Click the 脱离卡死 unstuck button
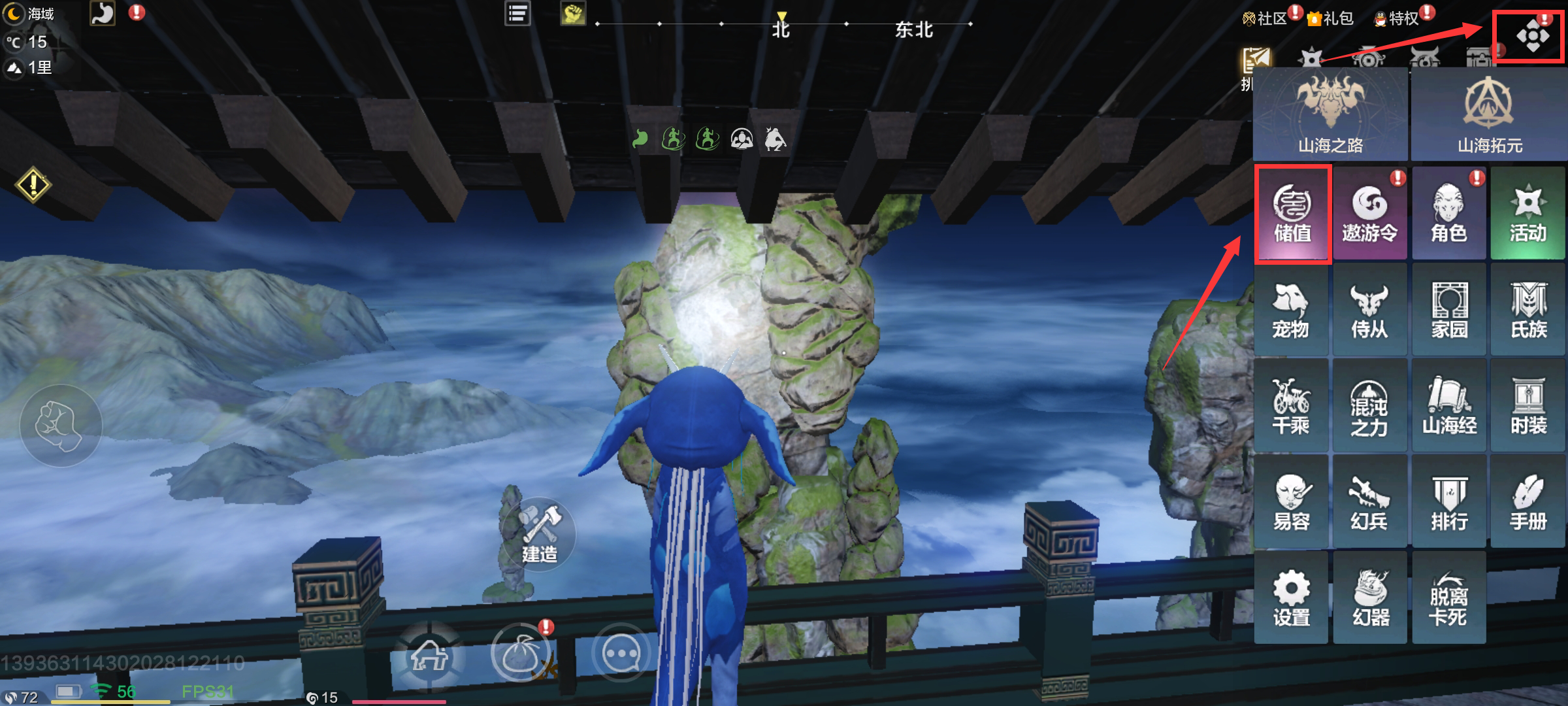Viewport: 1568px width, 706px height. coord(1448,597)
